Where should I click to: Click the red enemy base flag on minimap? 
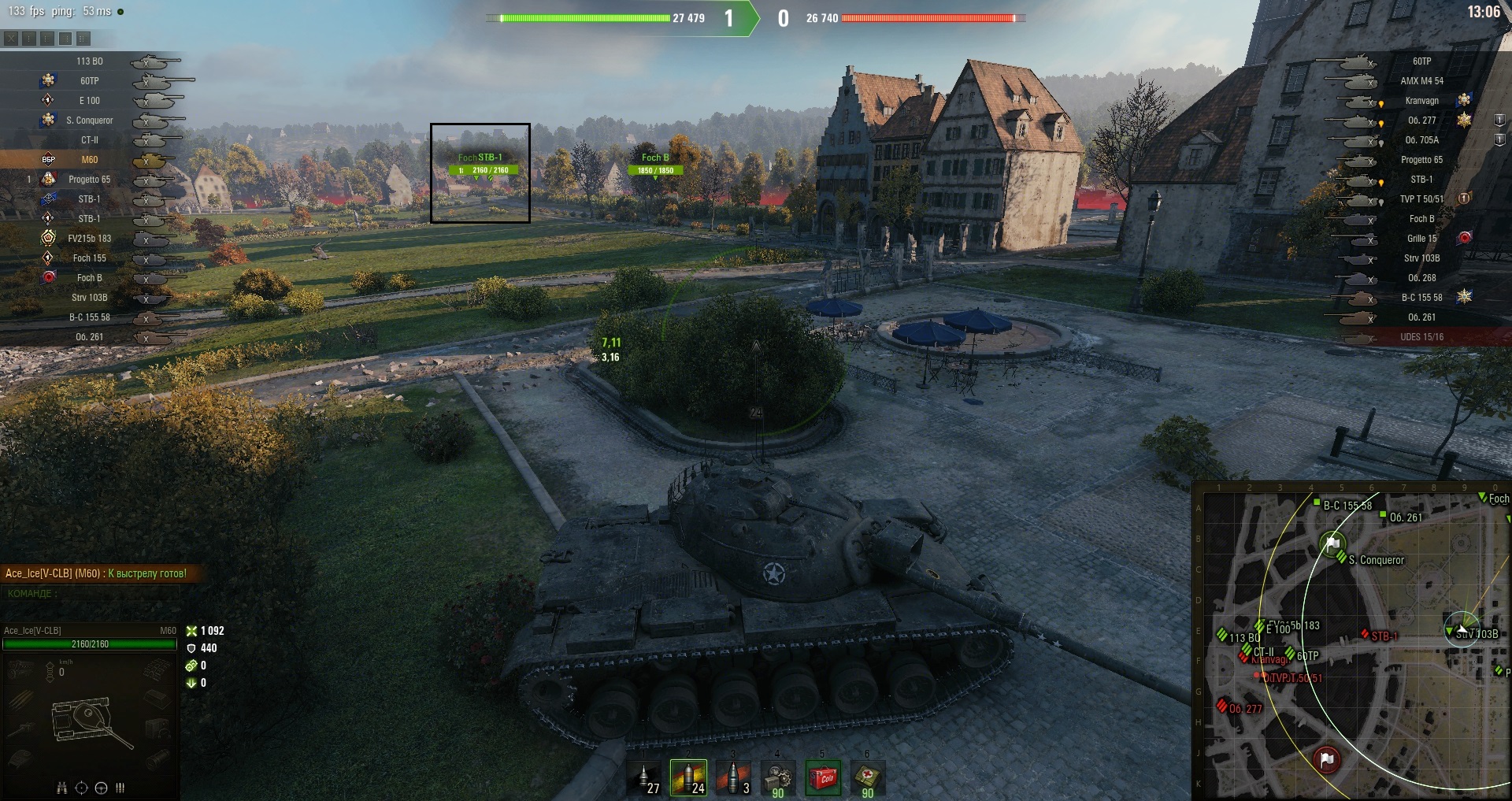pyautogui.click(x=1327, y=759)
